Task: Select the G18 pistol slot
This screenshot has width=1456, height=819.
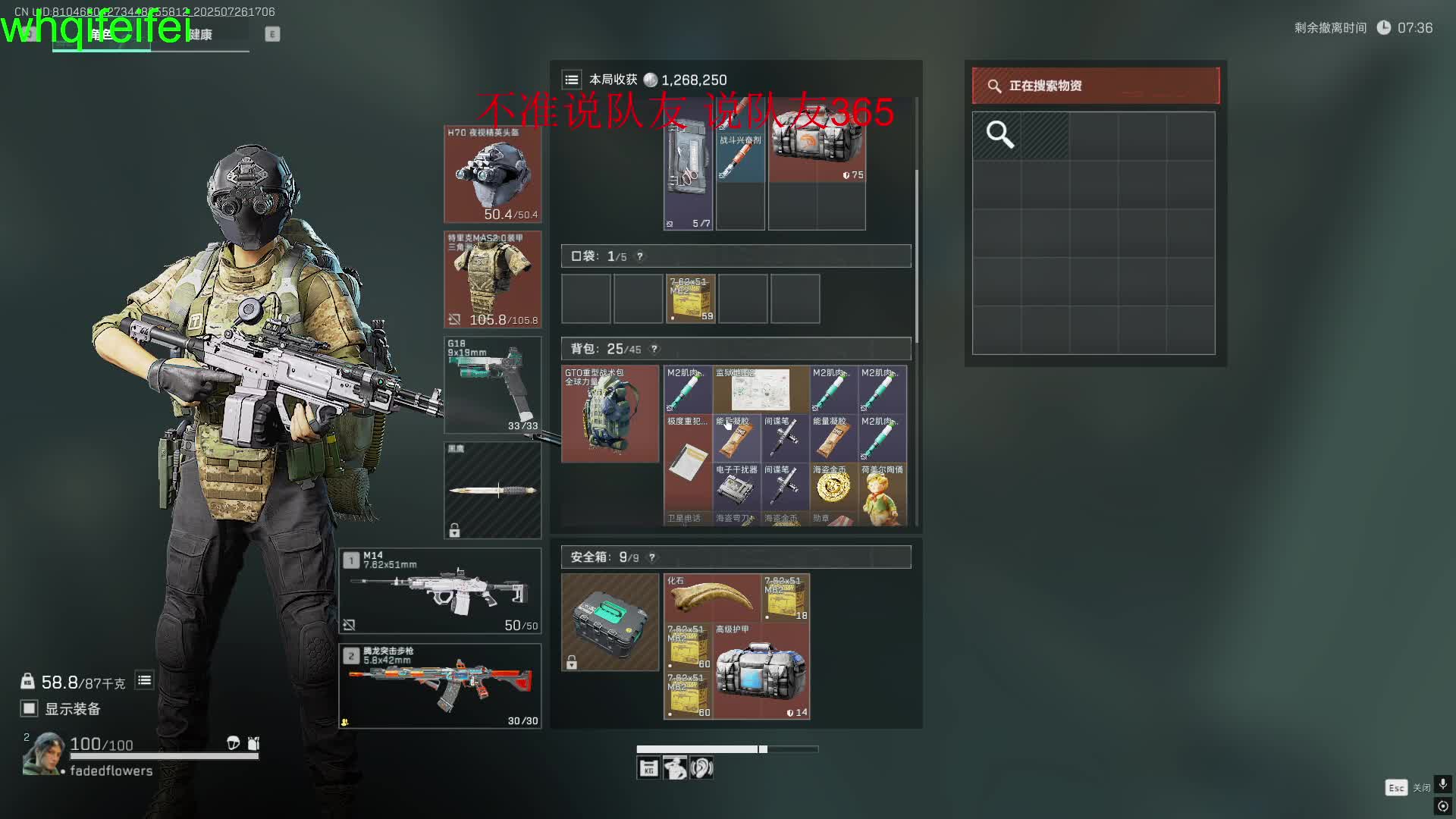Action: coord(492,385)
